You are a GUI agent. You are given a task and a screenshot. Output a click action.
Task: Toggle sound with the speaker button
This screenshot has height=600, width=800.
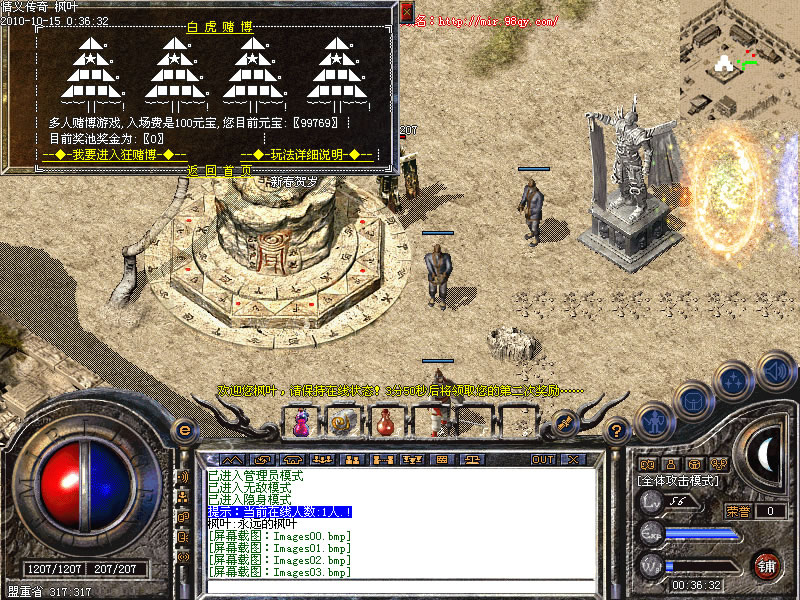(x=773, y=372)
